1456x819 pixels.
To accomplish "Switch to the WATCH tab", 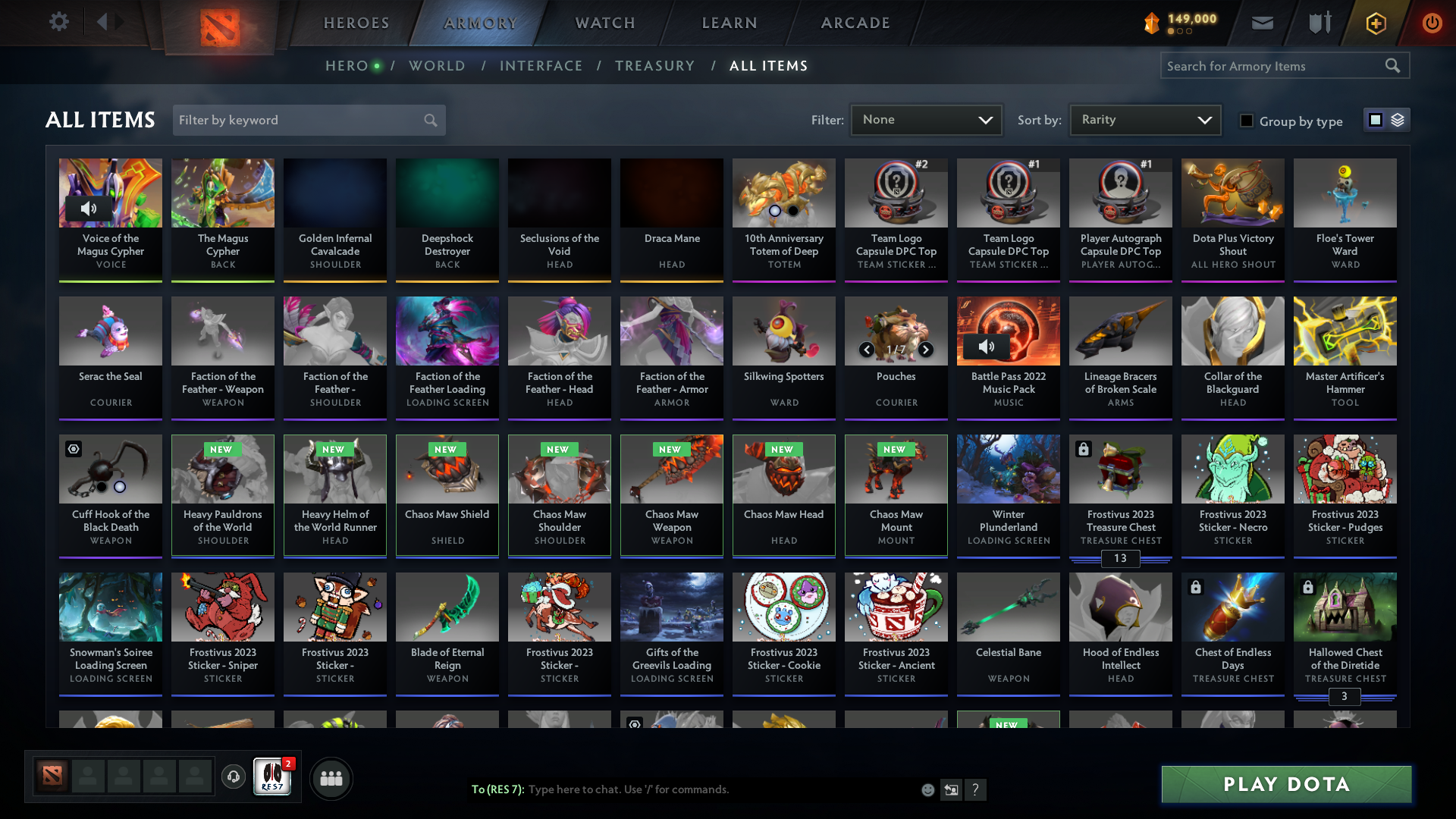I will [x=604, y=23].
